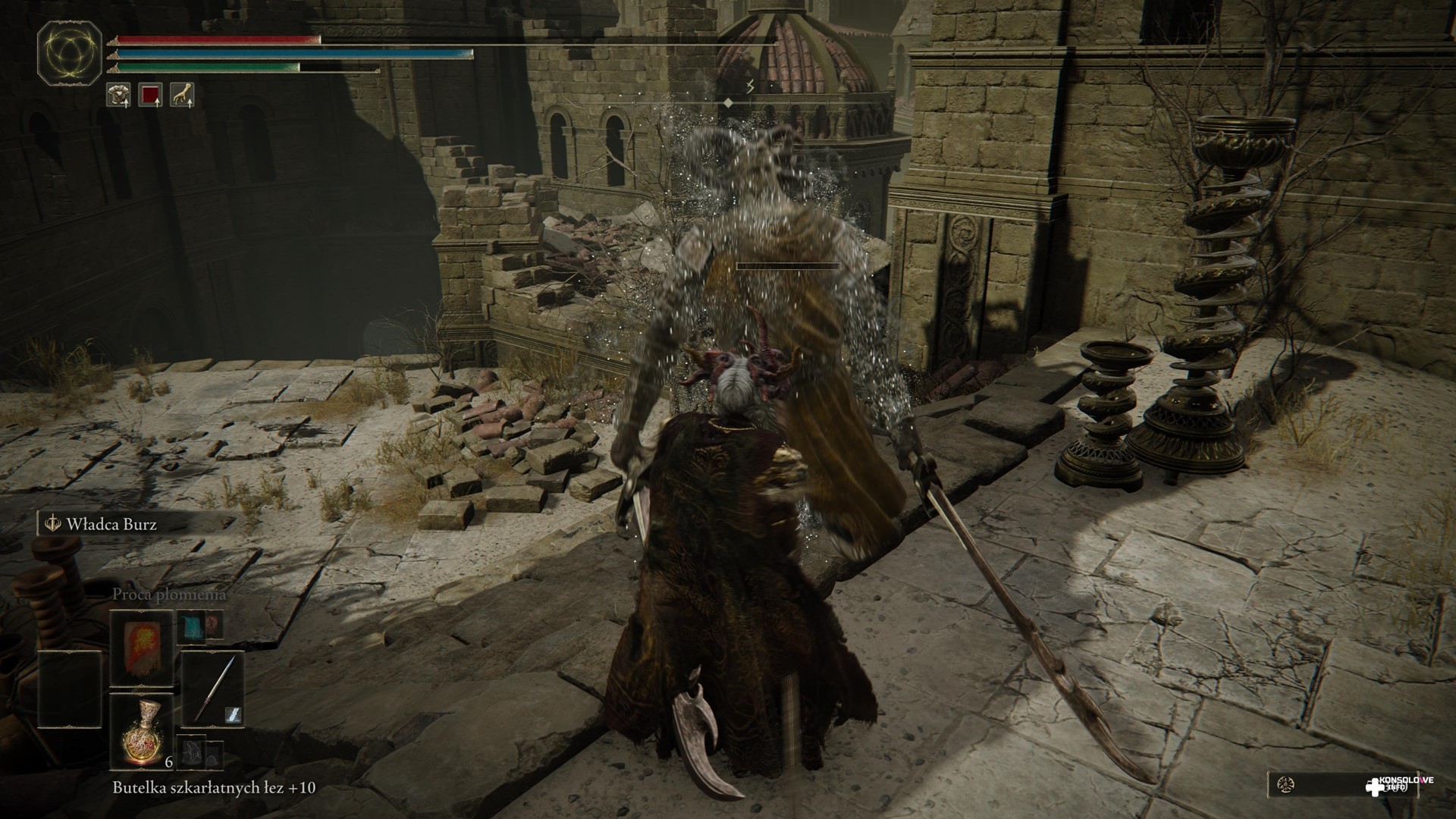Select the armor defense buff icon
This screenshot has height=819, width=1456.
tap(118, 94)
